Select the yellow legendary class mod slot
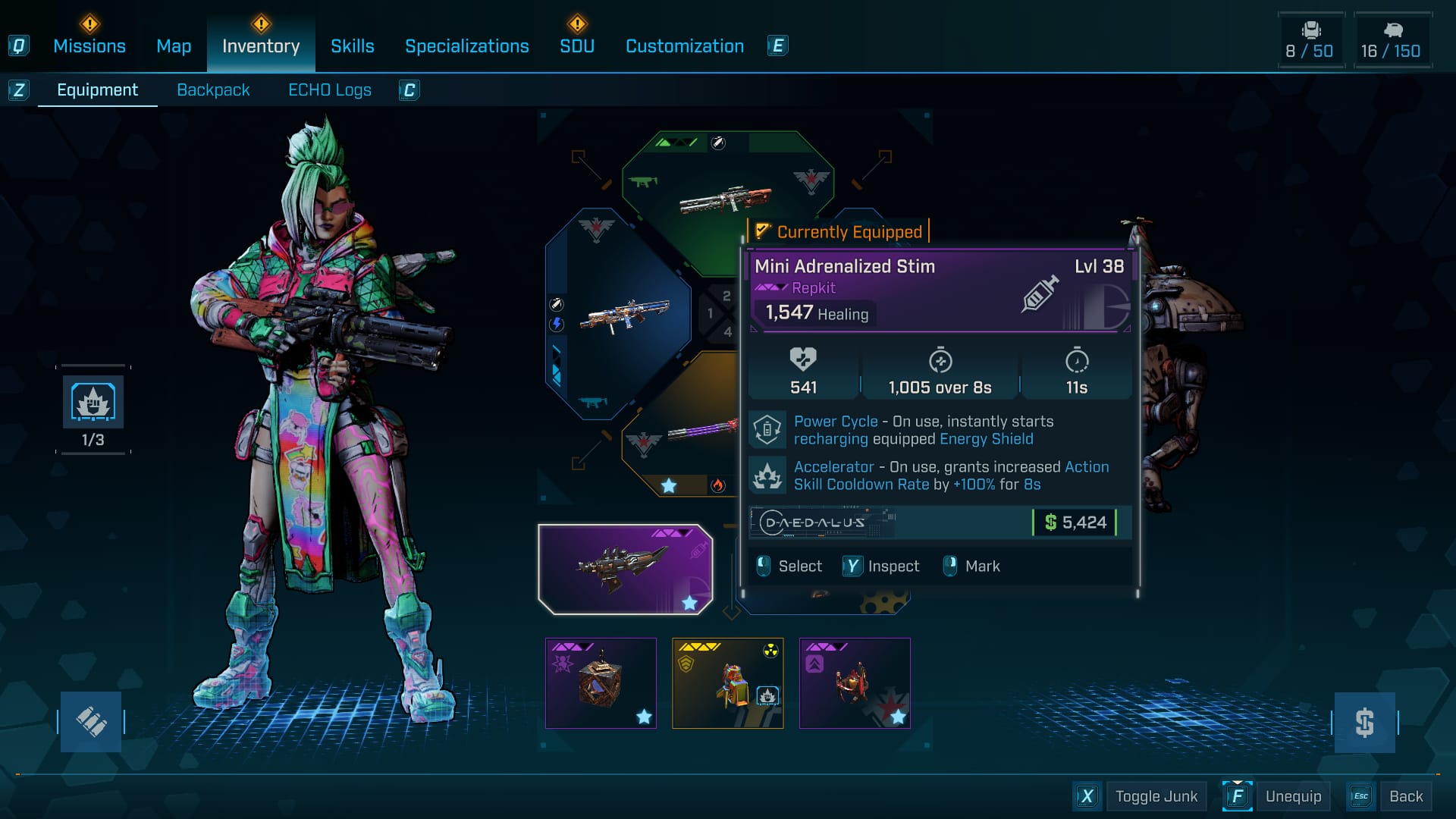1456x819 pixels. [x=727, y=682]
